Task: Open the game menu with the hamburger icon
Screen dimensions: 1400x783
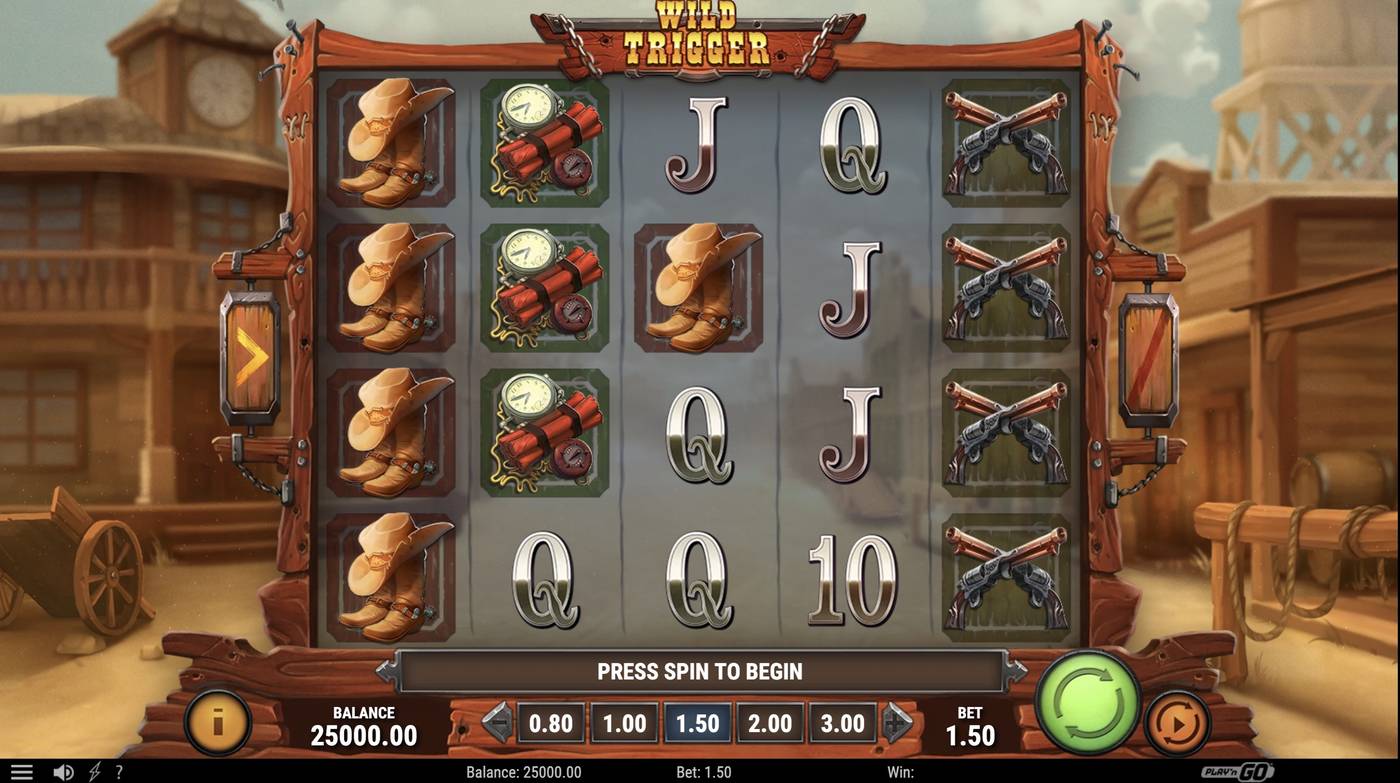Action: pos(22,770)
